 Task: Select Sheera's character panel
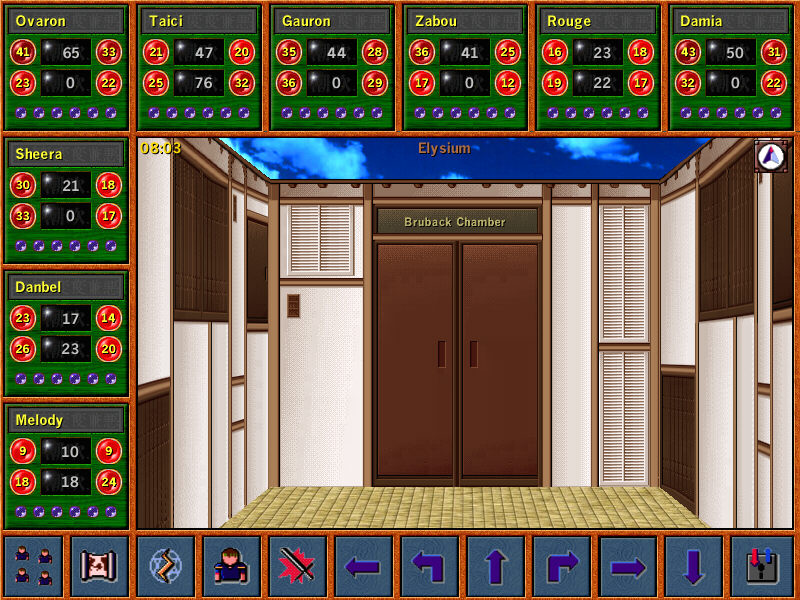(67, 200)
